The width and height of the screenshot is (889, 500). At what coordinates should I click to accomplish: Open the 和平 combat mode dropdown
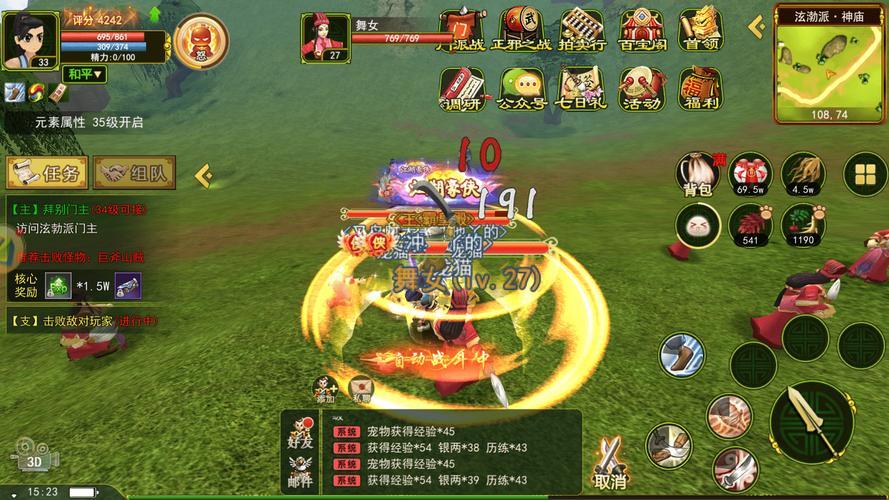tap(84, 74)
